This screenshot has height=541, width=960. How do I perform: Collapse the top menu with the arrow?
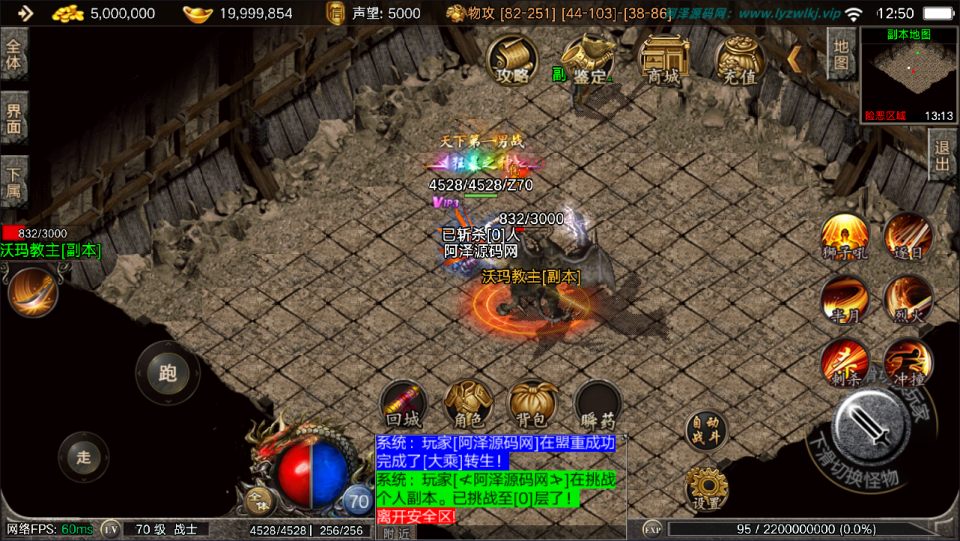click(x=796, y=59)
